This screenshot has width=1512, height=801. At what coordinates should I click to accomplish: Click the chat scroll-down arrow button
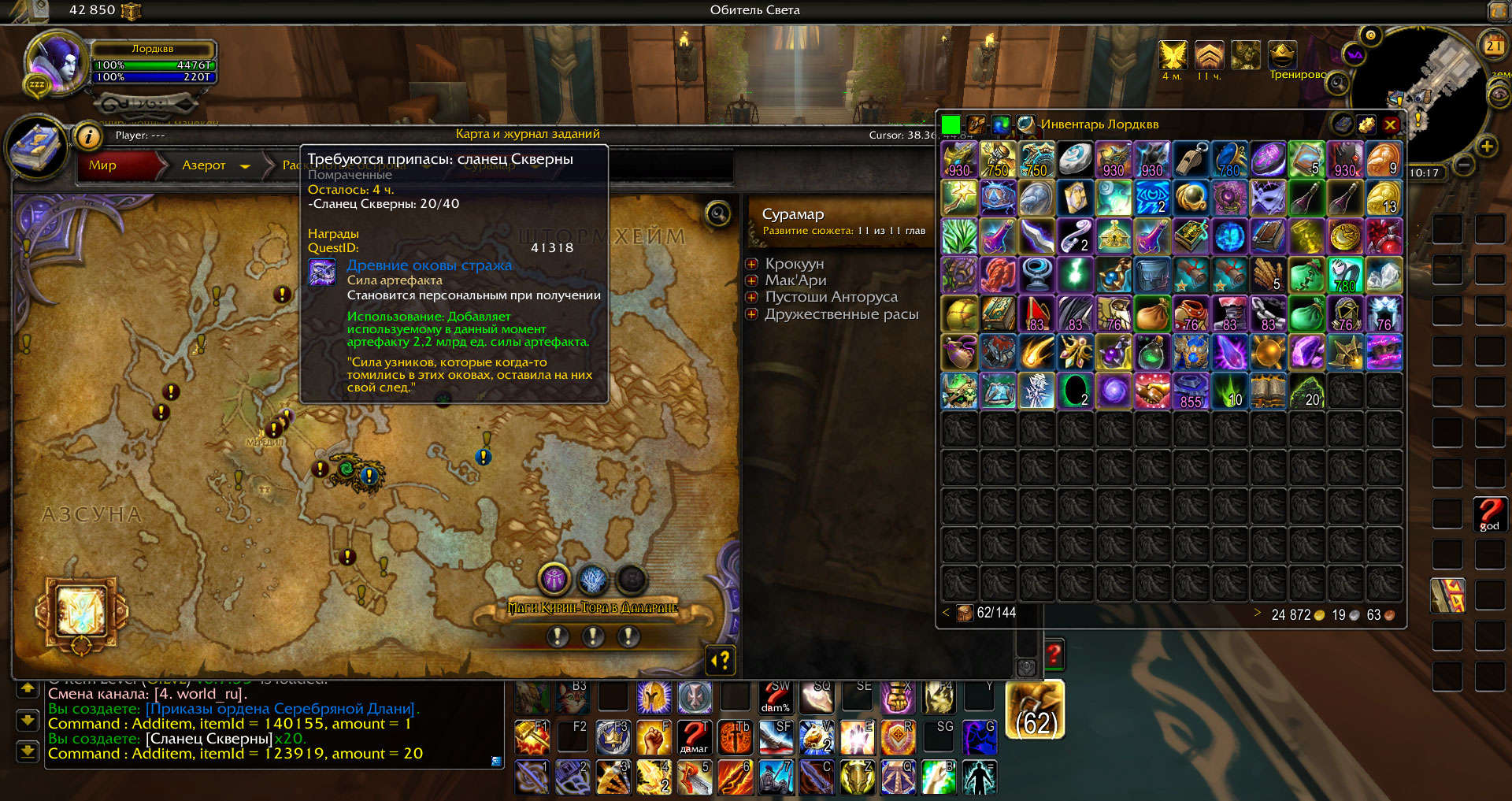[x=28, y=720]
